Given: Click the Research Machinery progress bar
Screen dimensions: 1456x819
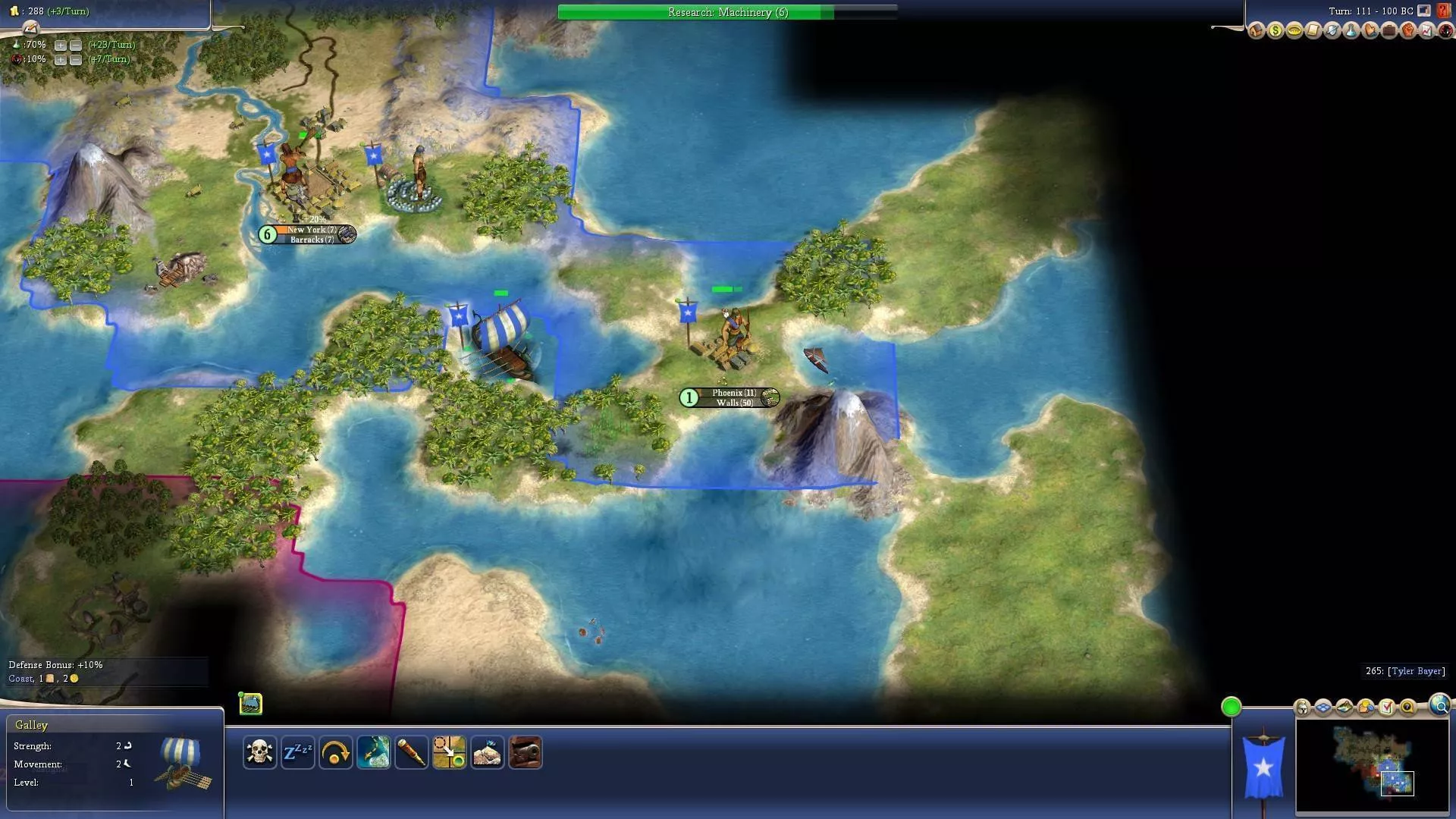Looking at the screenshot, I should [727, 12].
